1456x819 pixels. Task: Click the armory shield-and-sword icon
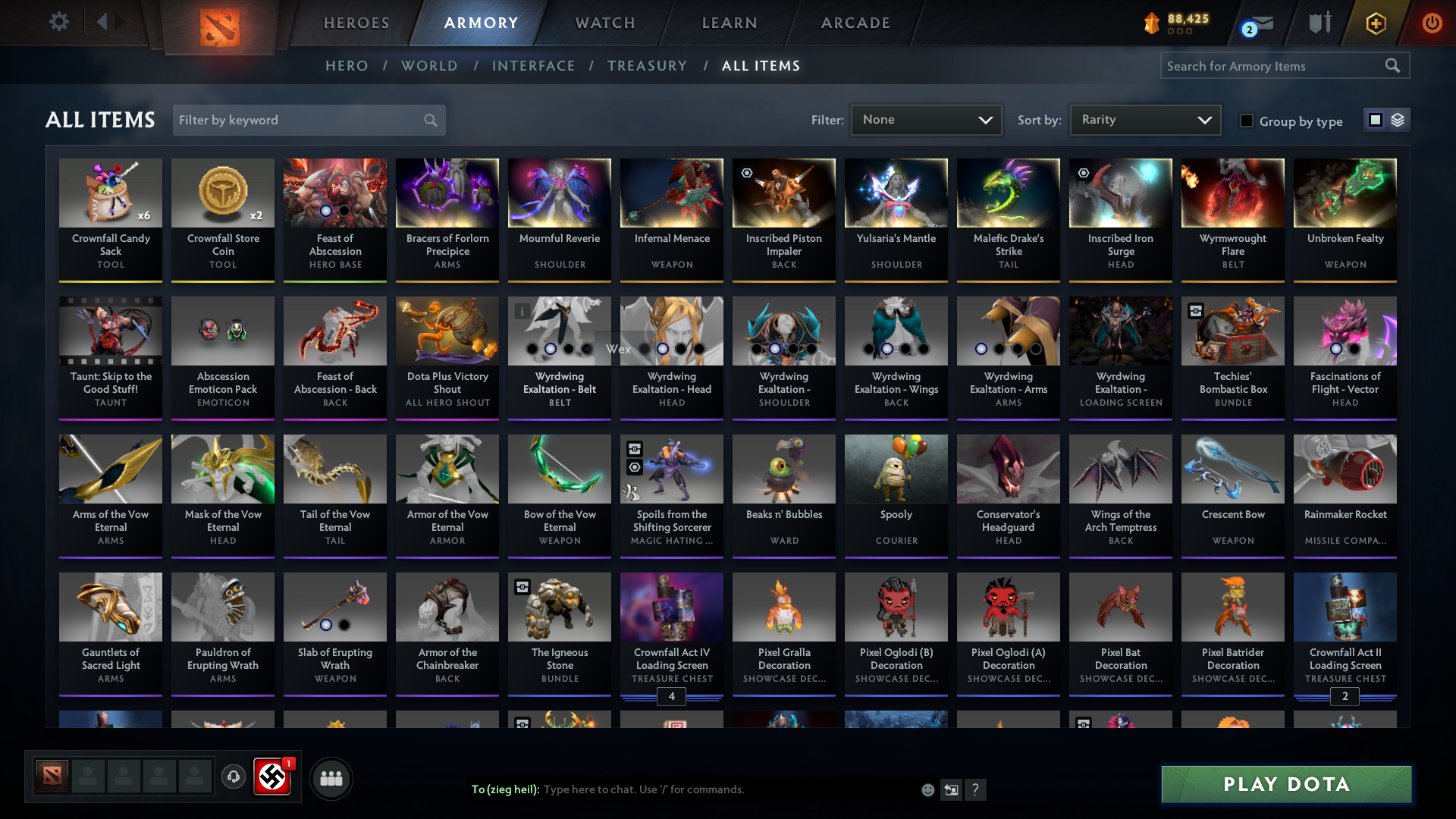(x=1319, y=23)
